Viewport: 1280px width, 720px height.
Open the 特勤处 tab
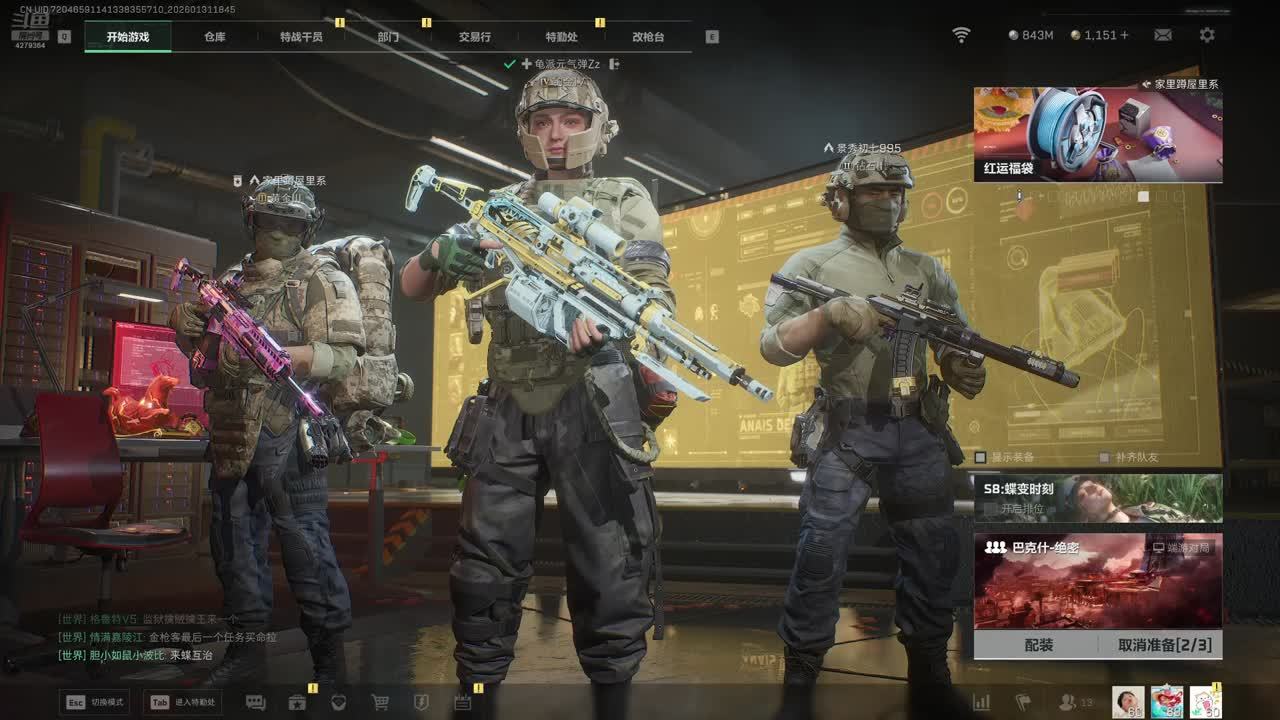[561, 37]
